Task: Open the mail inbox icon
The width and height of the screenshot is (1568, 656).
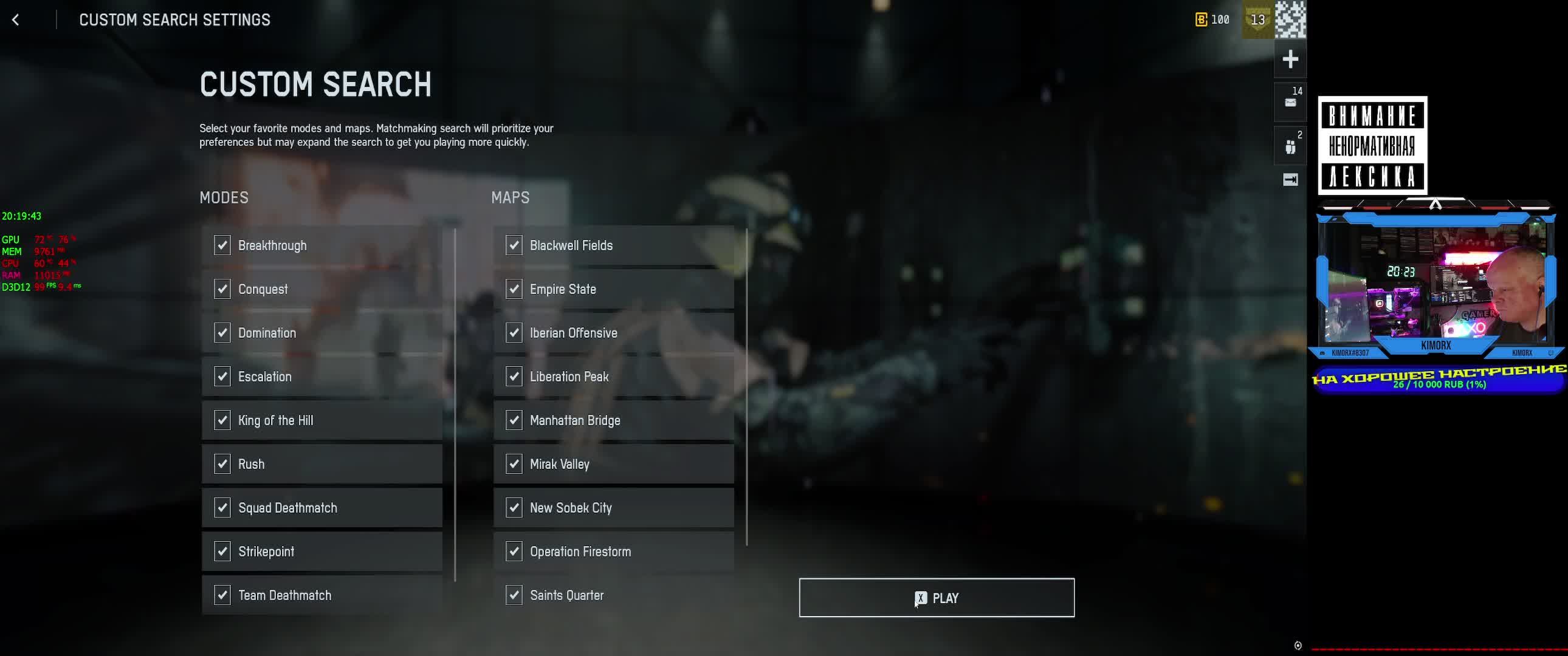Action: [x=1290, y=102]
